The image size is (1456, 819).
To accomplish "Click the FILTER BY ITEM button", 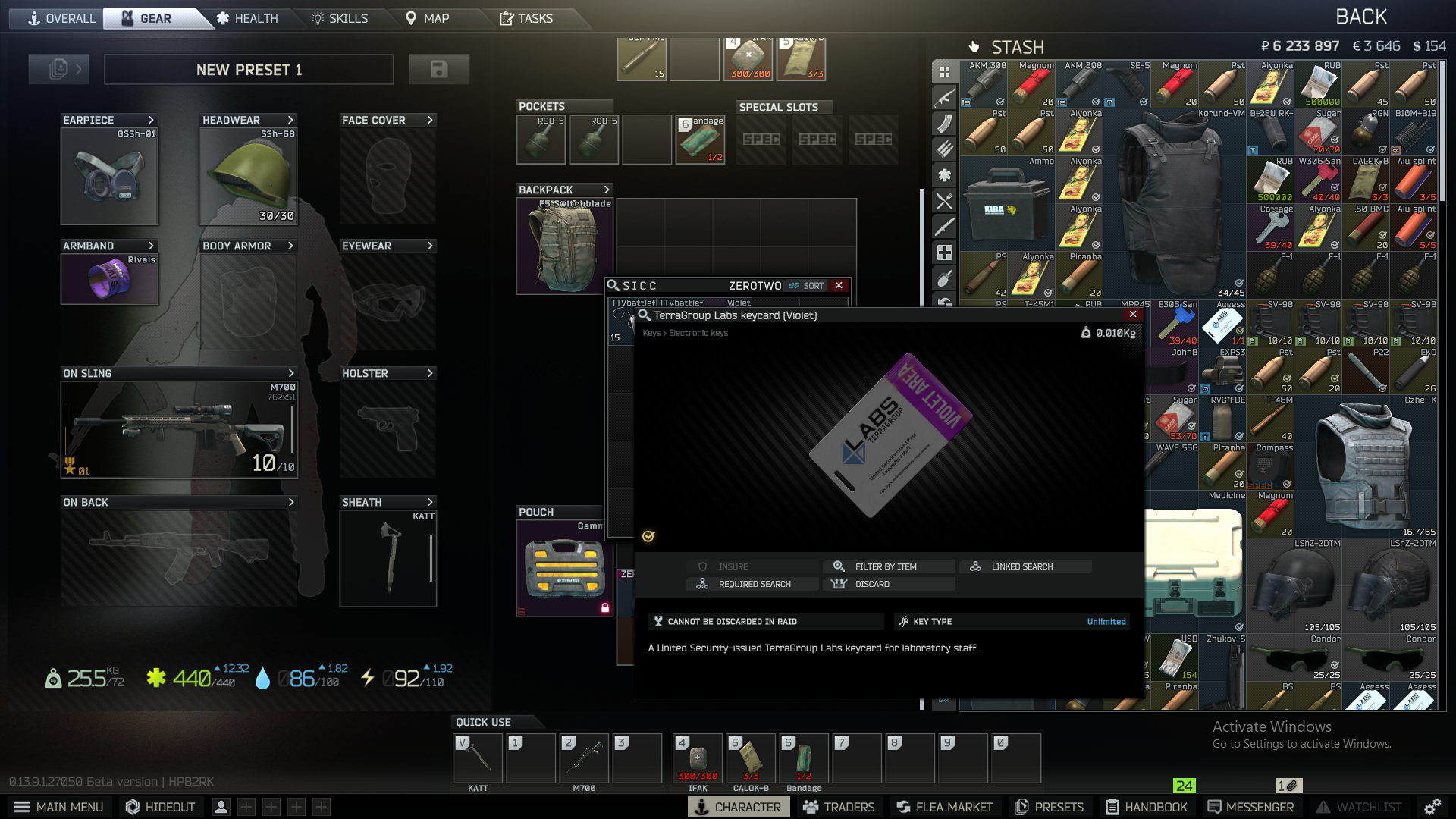I will pos(888,566).
